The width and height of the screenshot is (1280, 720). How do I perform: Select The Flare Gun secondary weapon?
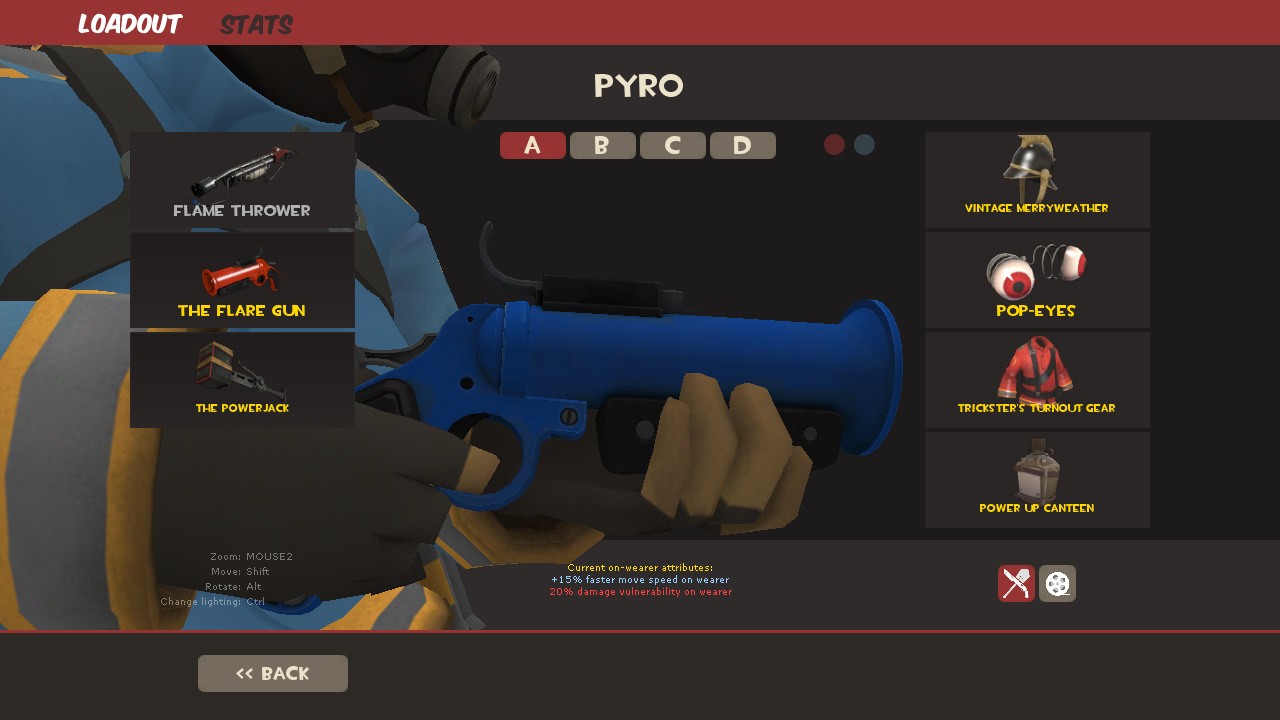tap(242, 280)
